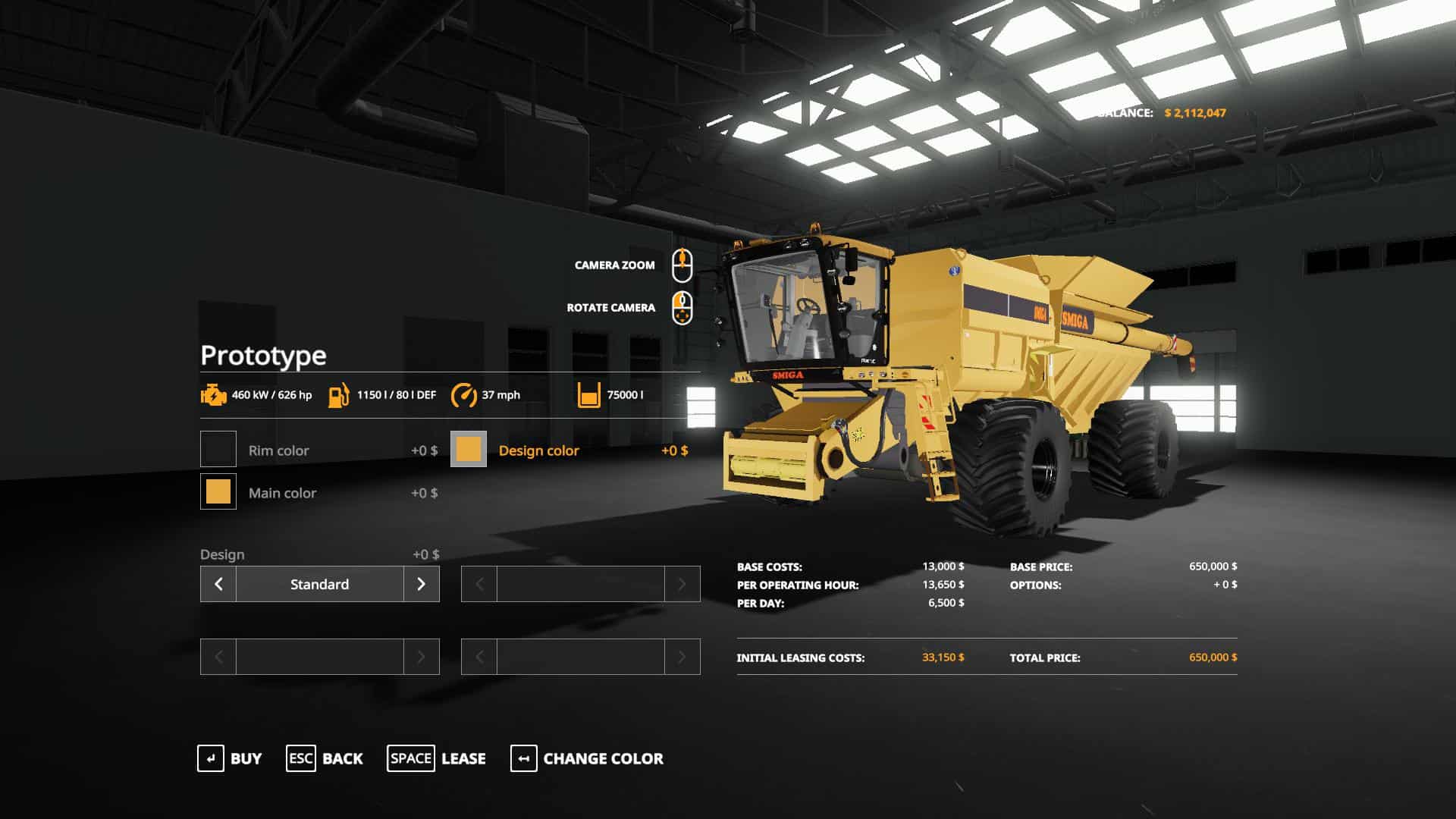Open the Main color swatch
This screenshot has width=1456, height=819.
218,492
